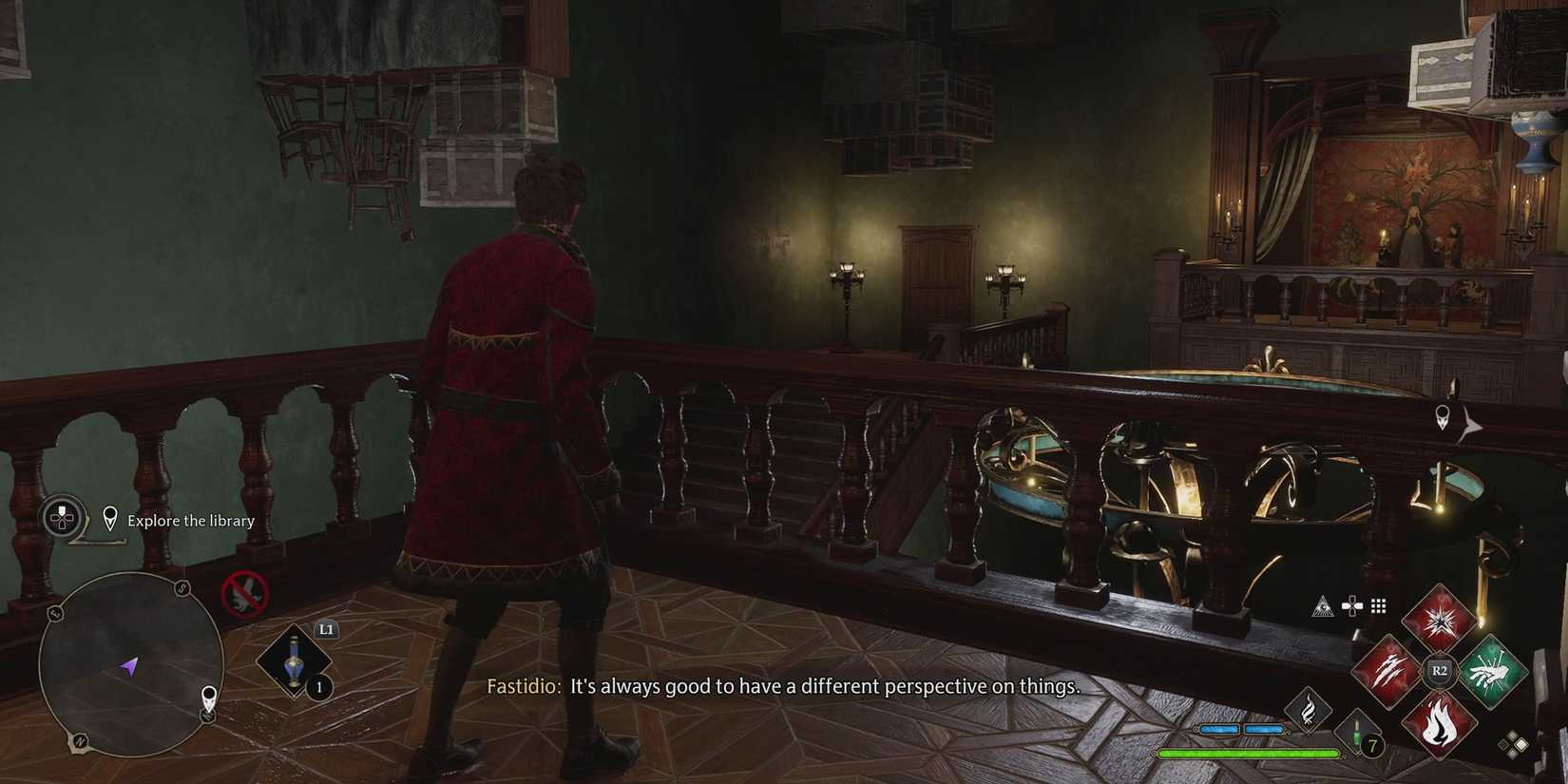The height and width of the screenshot is (784, 1568).
Task: Click the small flame diamond icon
Action: click(1309, 711)
